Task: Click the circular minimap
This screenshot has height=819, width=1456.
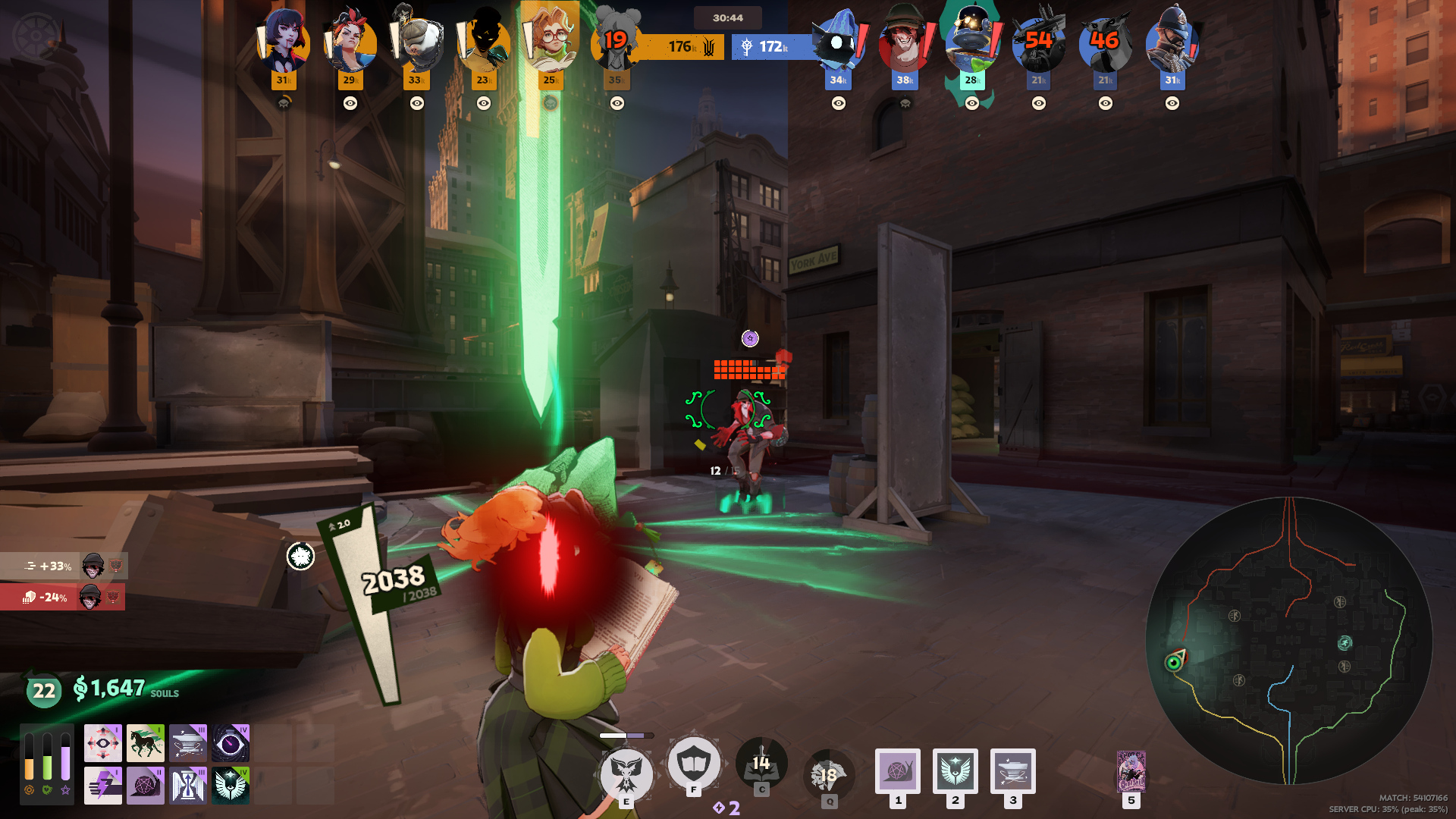Action: click(1288, 641)
